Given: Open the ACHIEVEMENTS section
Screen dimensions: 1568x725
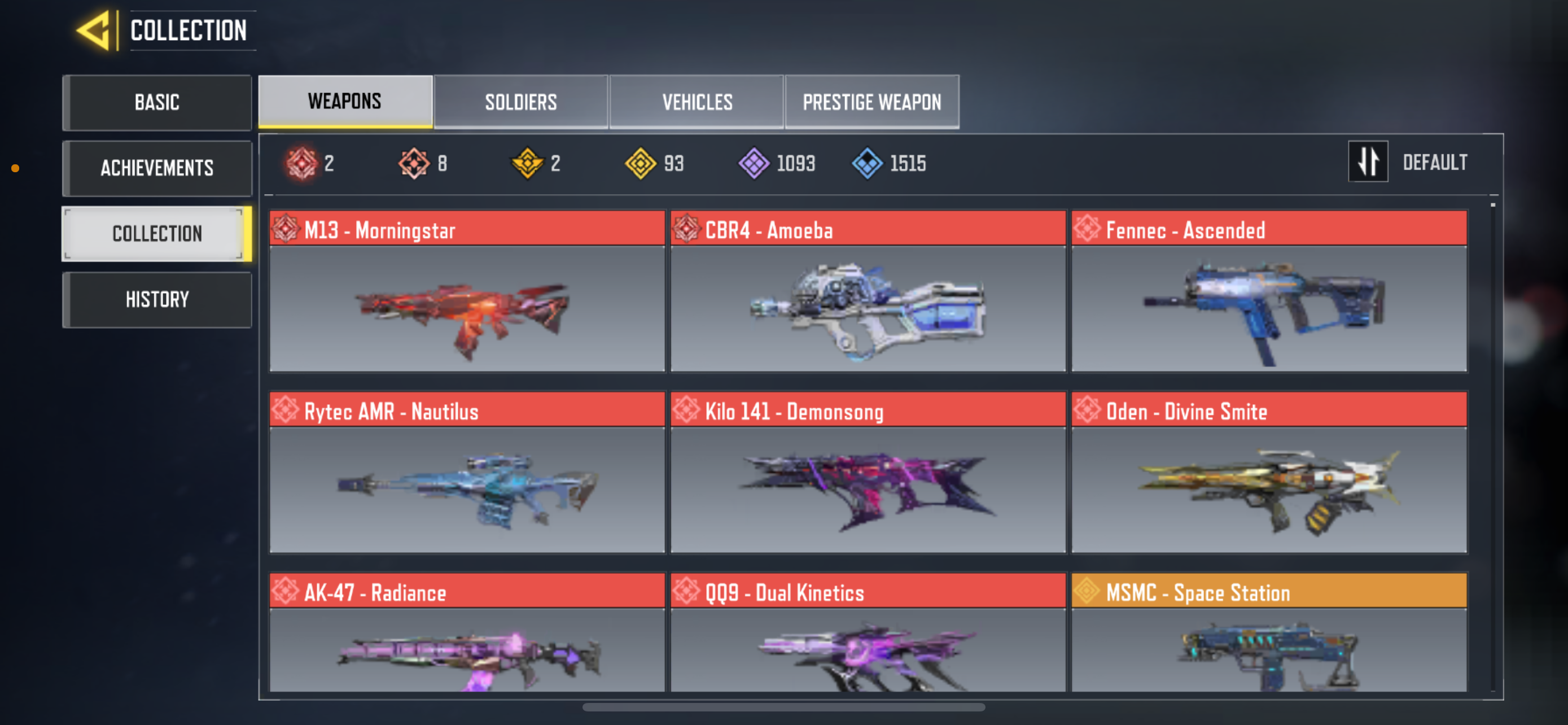Looking at the screenshot, I should coord(156,168).
